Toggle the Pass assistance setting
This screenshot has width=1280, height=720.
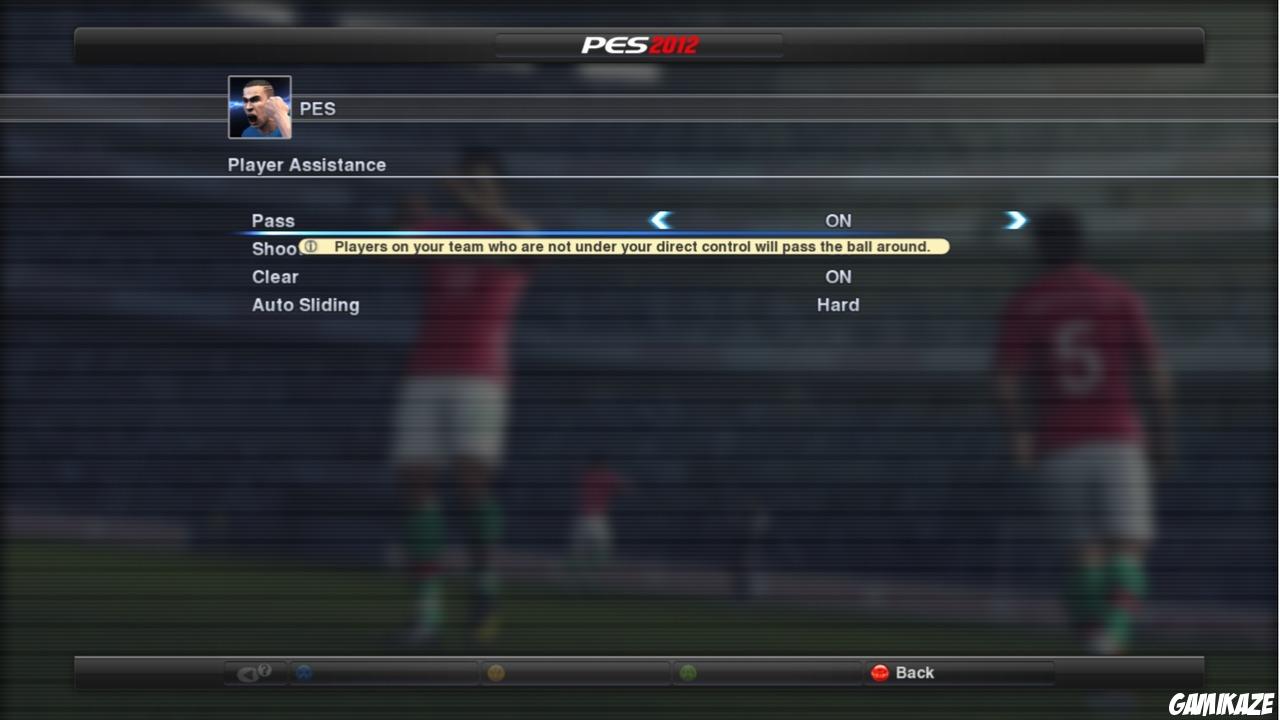click(838, 220)
